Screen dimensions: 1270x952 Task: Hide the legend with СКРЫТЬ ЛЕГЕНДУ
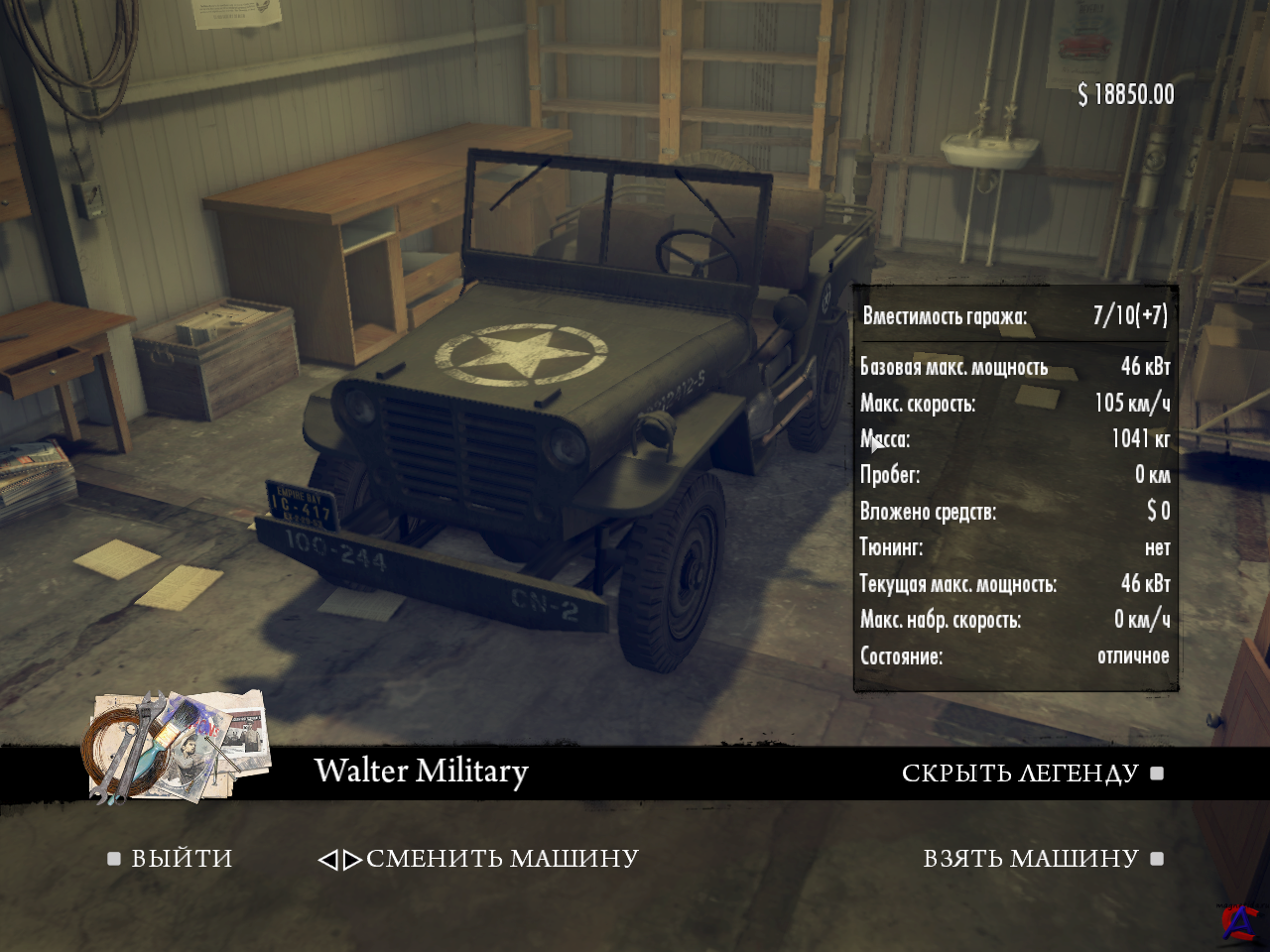tap(1020, 773)
